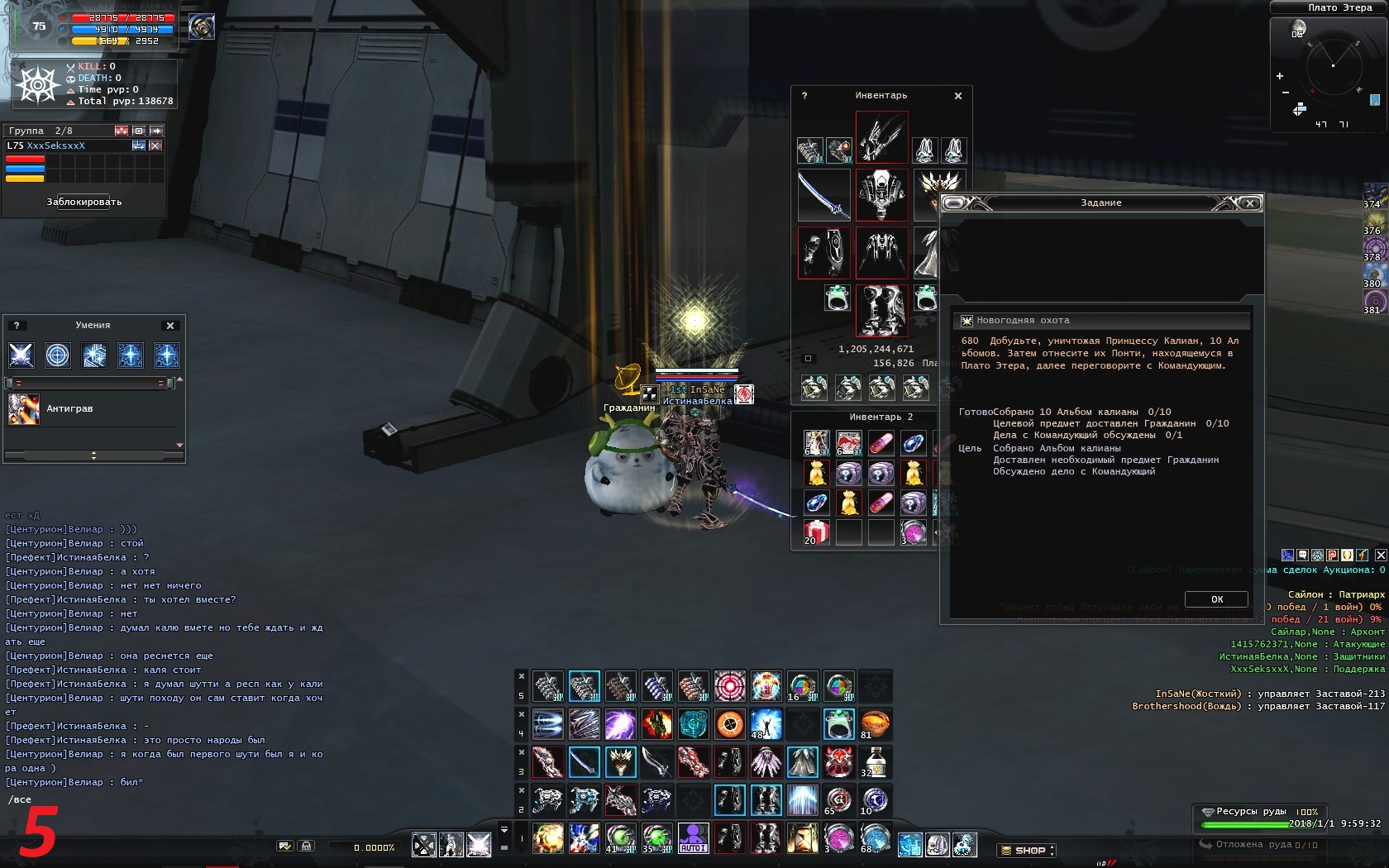Close the Задание quest window
The image size is (1389, 868).
[x=1250, y=203]
